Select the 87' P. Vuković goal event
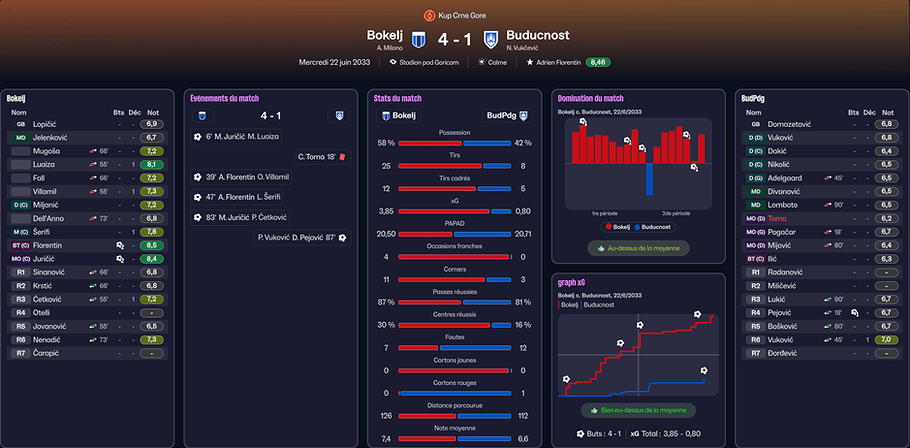The height and width of the screenshot is (448, 910). 300,237
